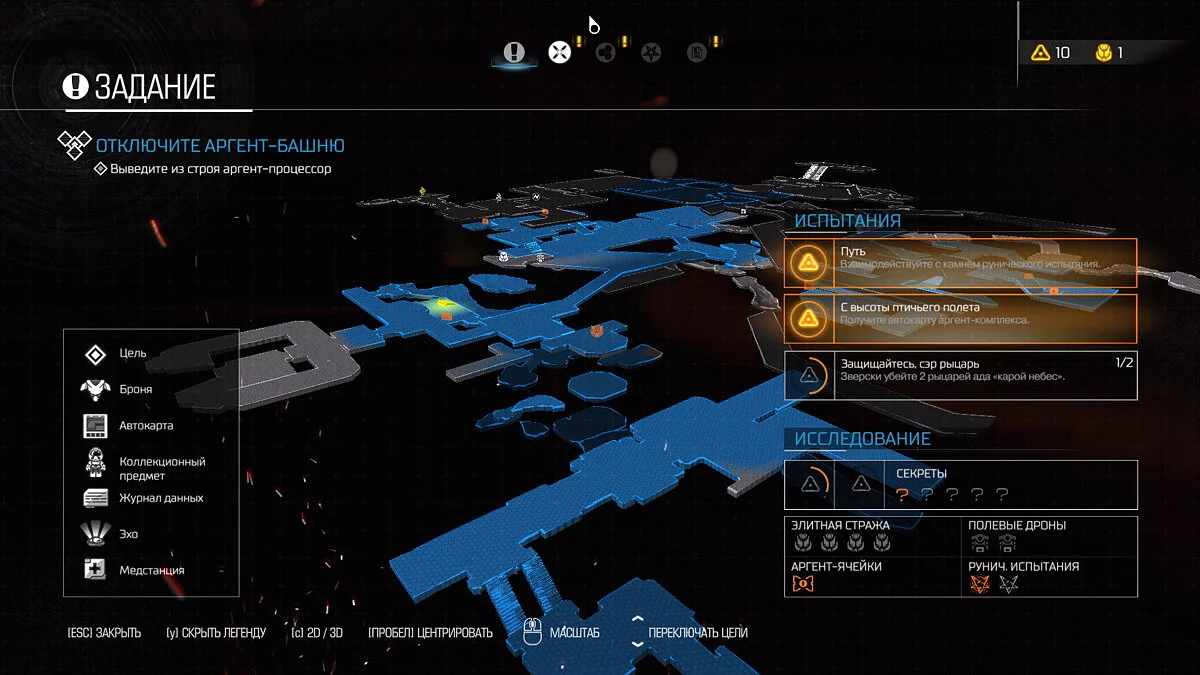Select the Mission tab with exclamation mark
The height and width of the screenshot is (675, 1200).
click(x=514, y=52)
